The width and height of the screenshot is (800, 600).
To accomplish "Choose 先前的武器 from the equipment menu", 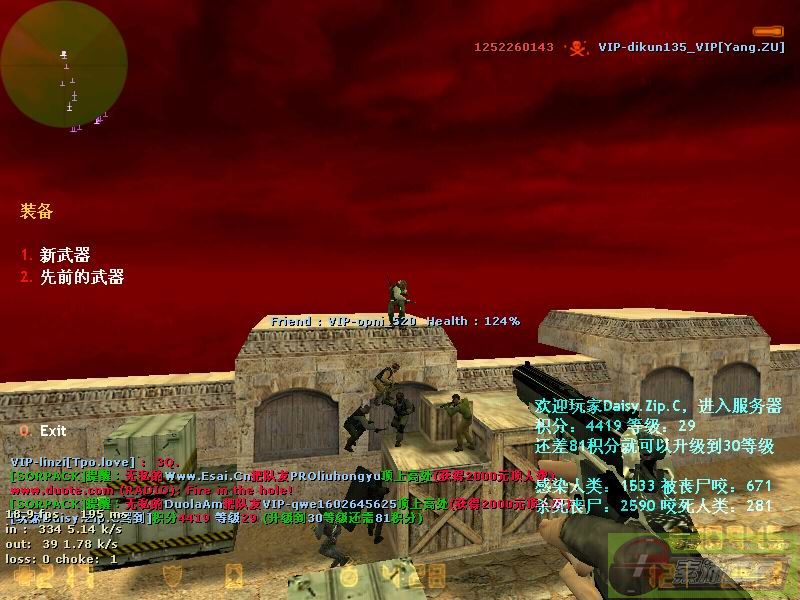I will click(81, 277).
